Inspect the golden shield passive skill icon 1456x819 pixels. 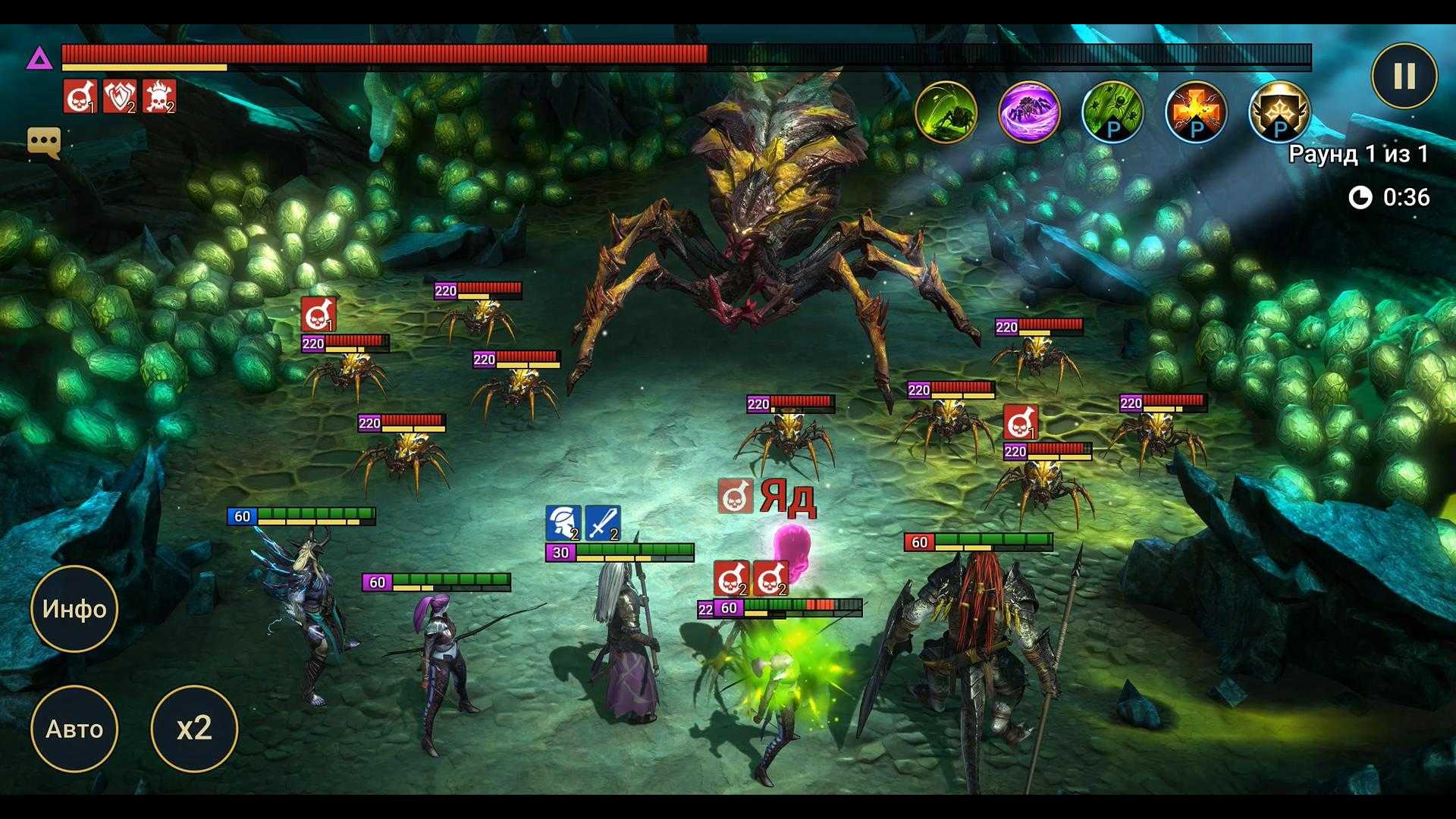coord(1279,112)
